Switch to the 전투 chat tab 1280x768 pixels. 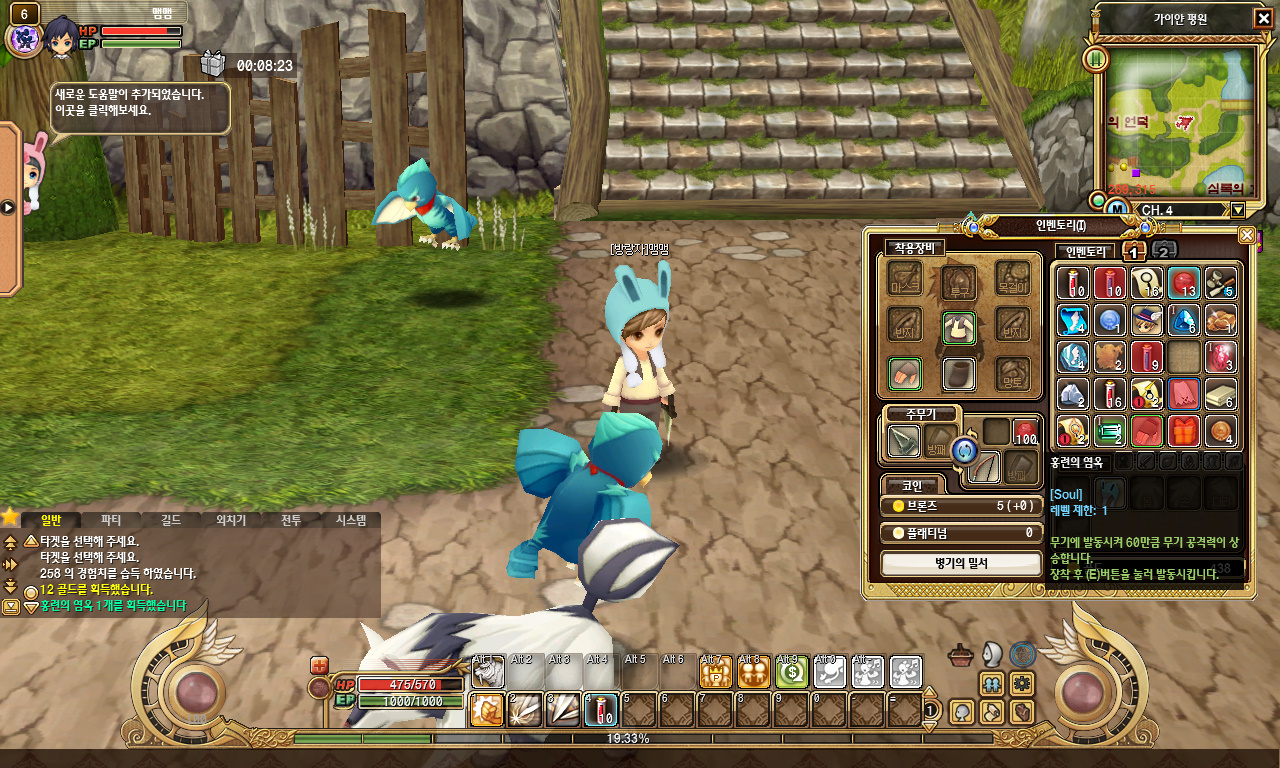tap(290, 520)
